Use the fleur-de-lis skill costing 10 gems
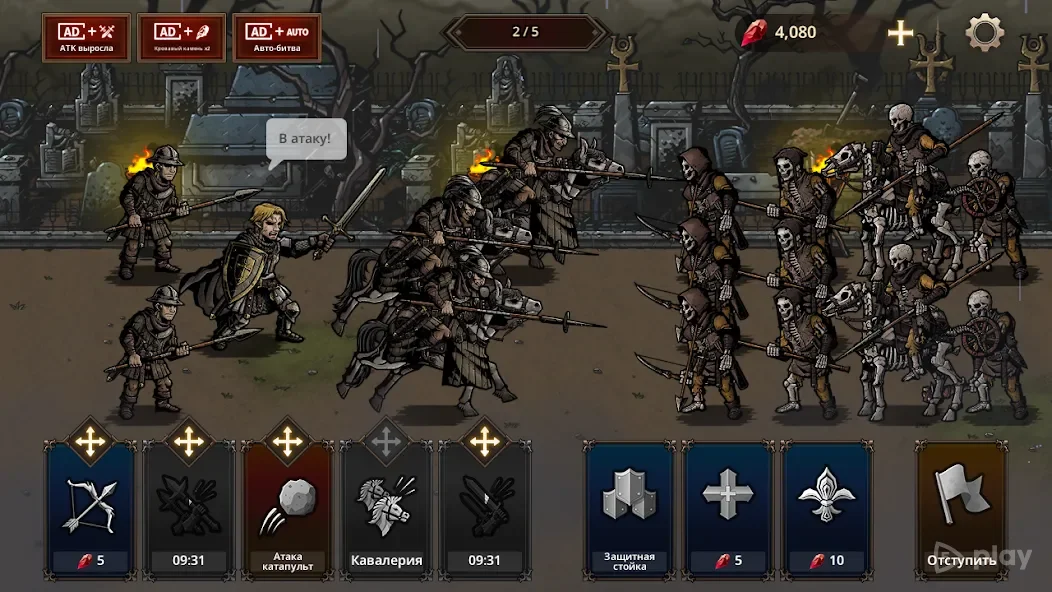1052x592 pixels. point(827,508)
